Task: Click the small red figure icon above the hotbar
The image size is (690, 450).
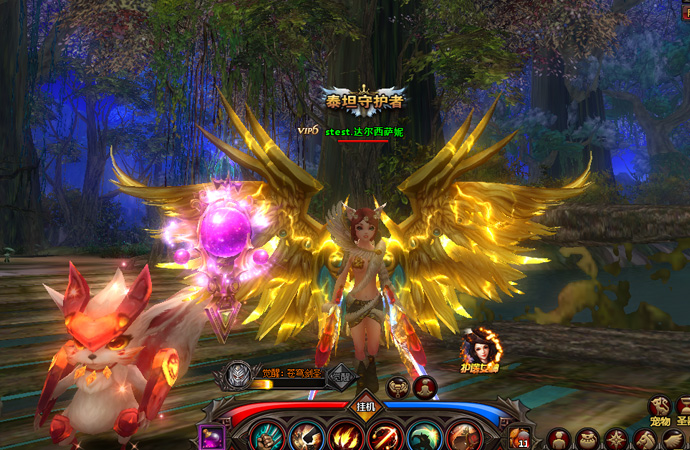Action: (424, 385)
